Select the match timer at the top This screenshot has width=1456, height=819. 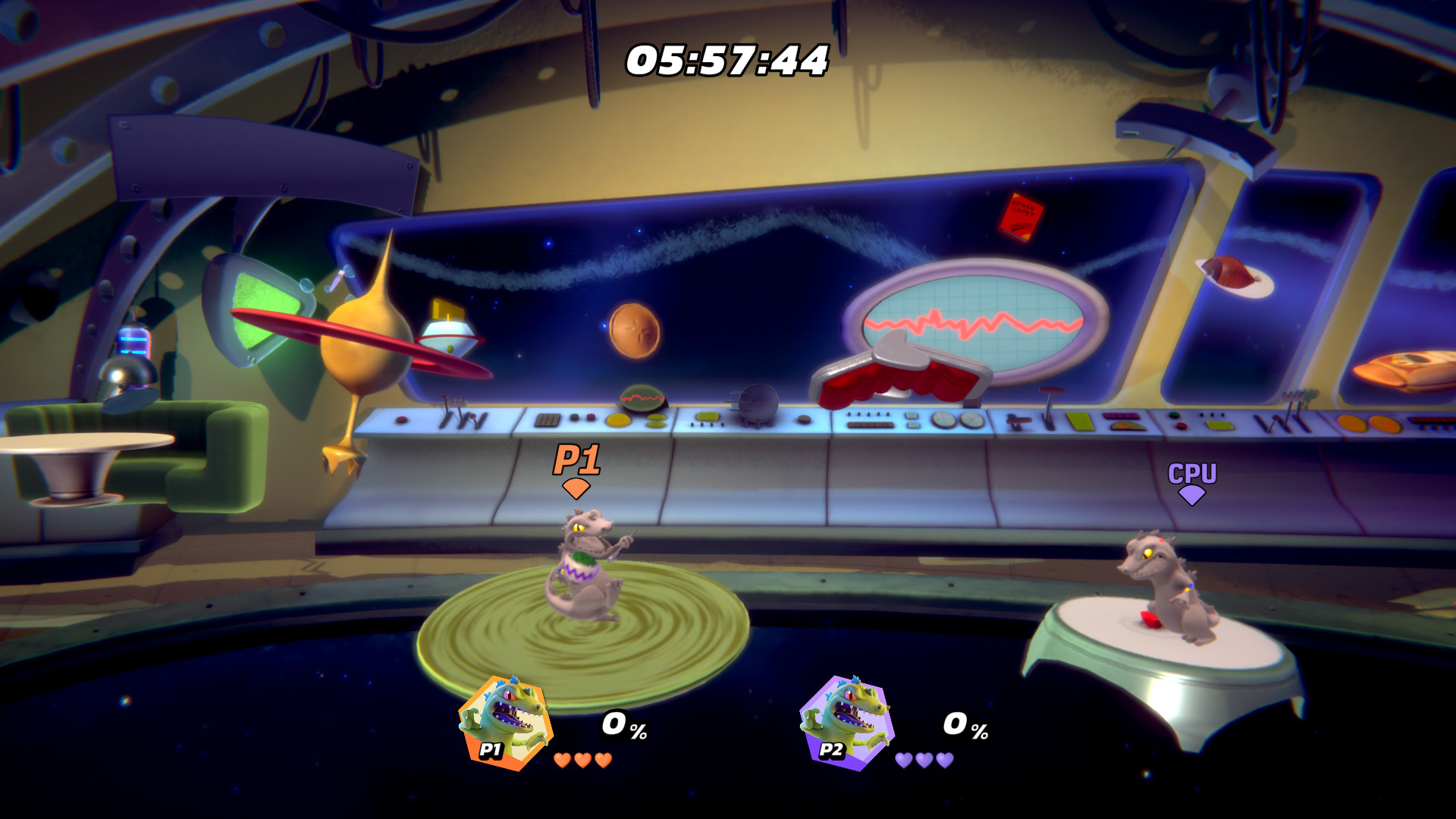(x=725, y=61)
